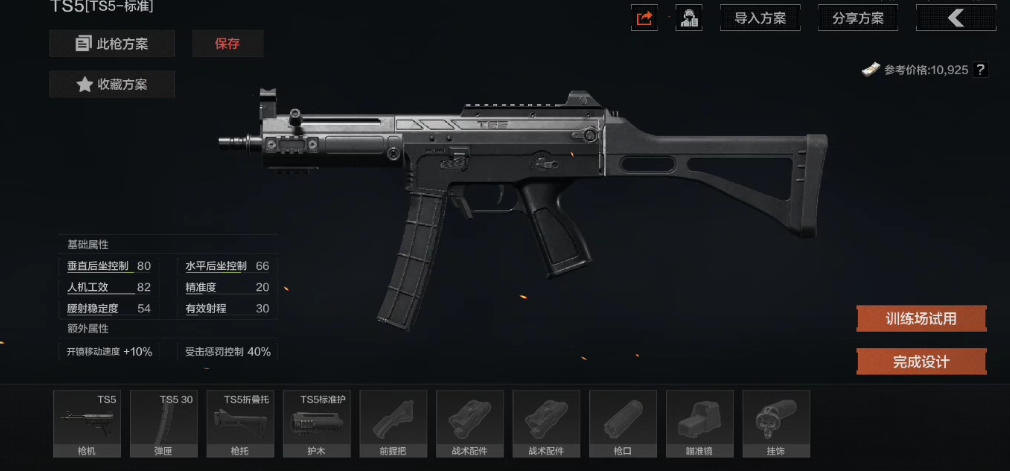Viewport: 1010px width, 471px height.
Task: Click the reference price question mark
Action: pos(980,70)
